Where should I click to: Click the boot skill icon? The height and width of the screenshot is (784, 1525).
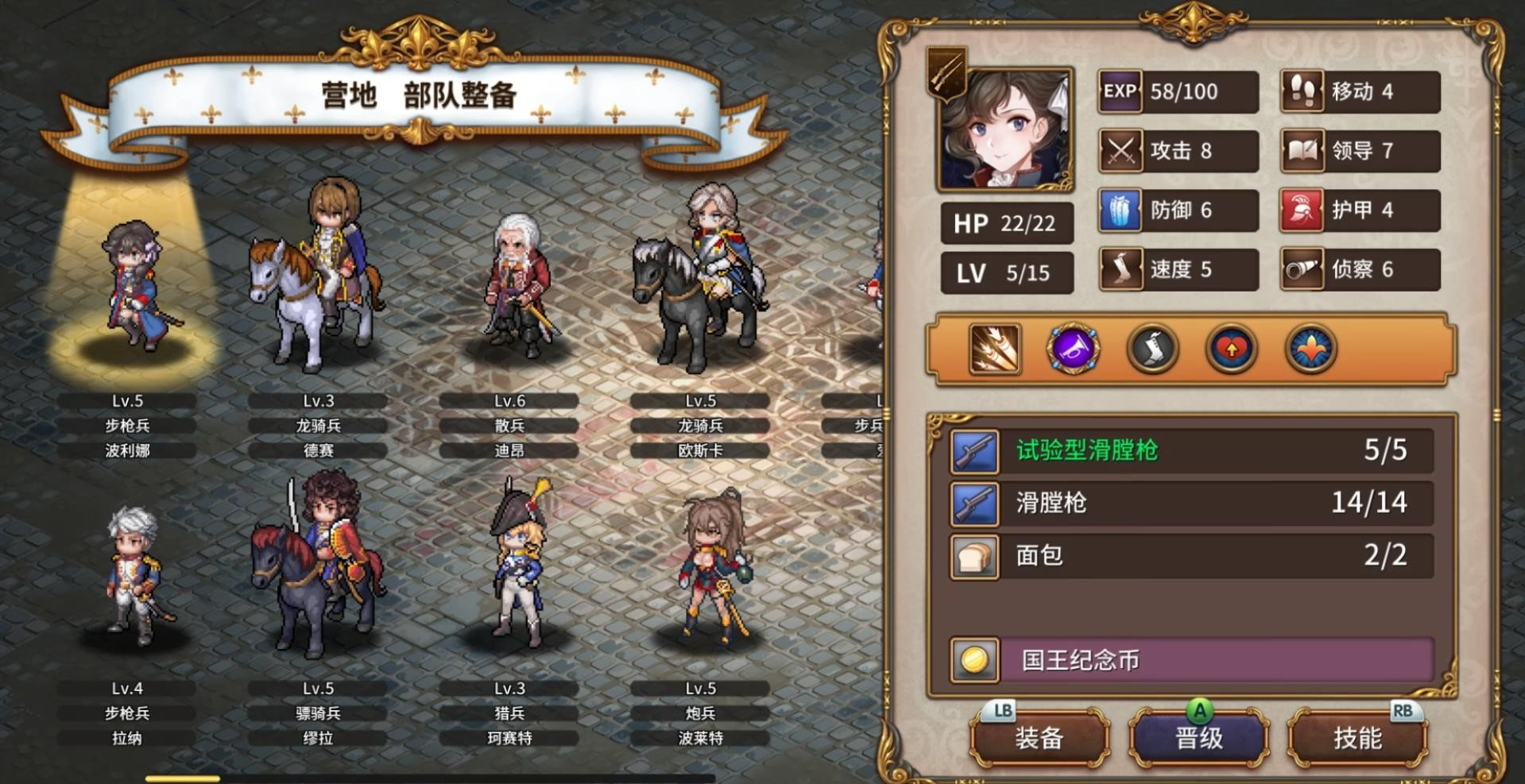point(1152,349)
